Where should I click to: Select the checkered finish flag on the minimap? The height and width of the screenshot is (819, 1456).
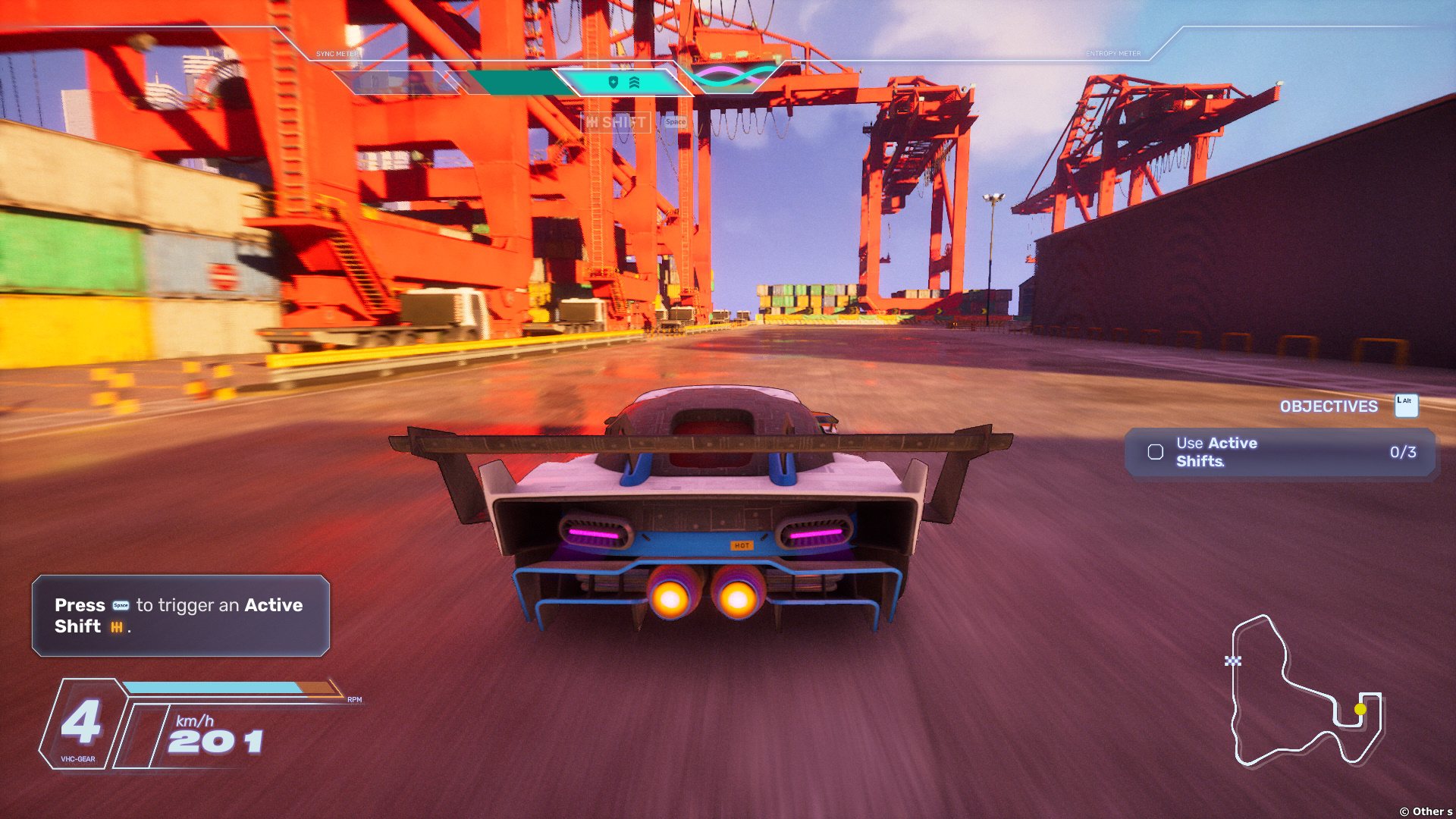coord(1233,661)
